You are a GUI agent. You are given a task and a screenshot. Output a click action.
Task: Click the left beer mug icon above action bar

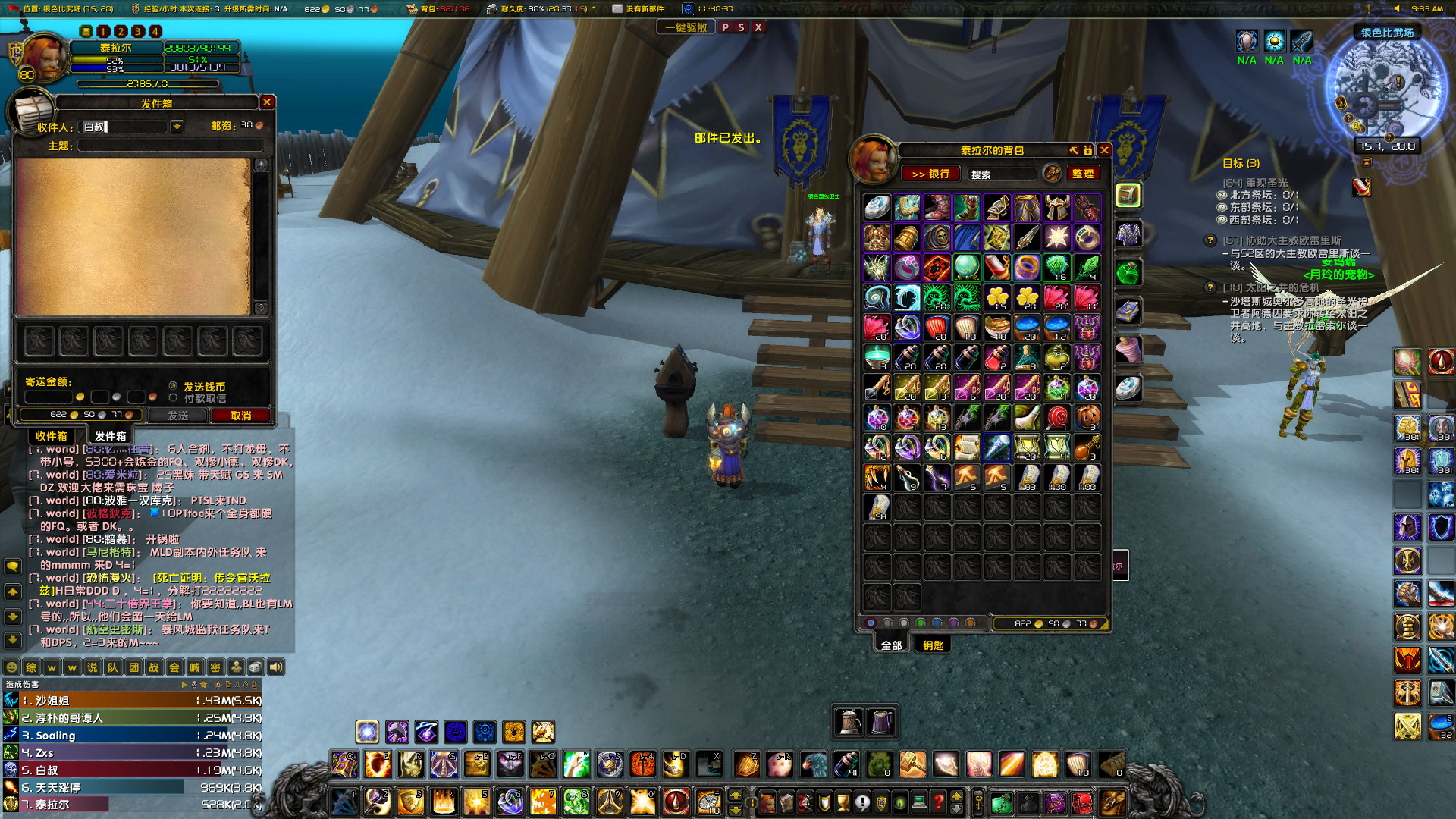[849, 722]
